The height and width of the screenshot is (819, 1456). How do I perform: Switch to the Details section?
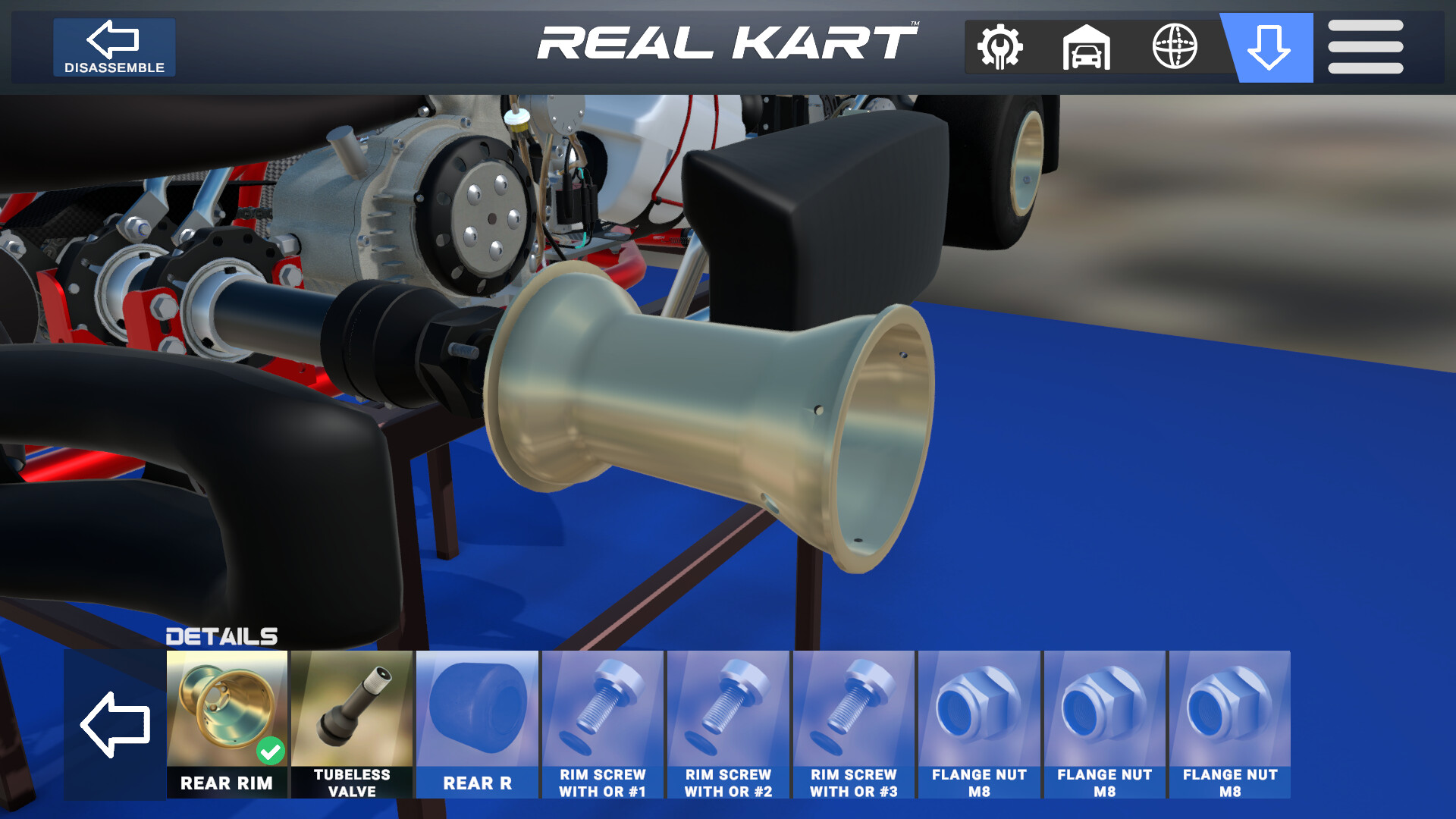[221, 635]
